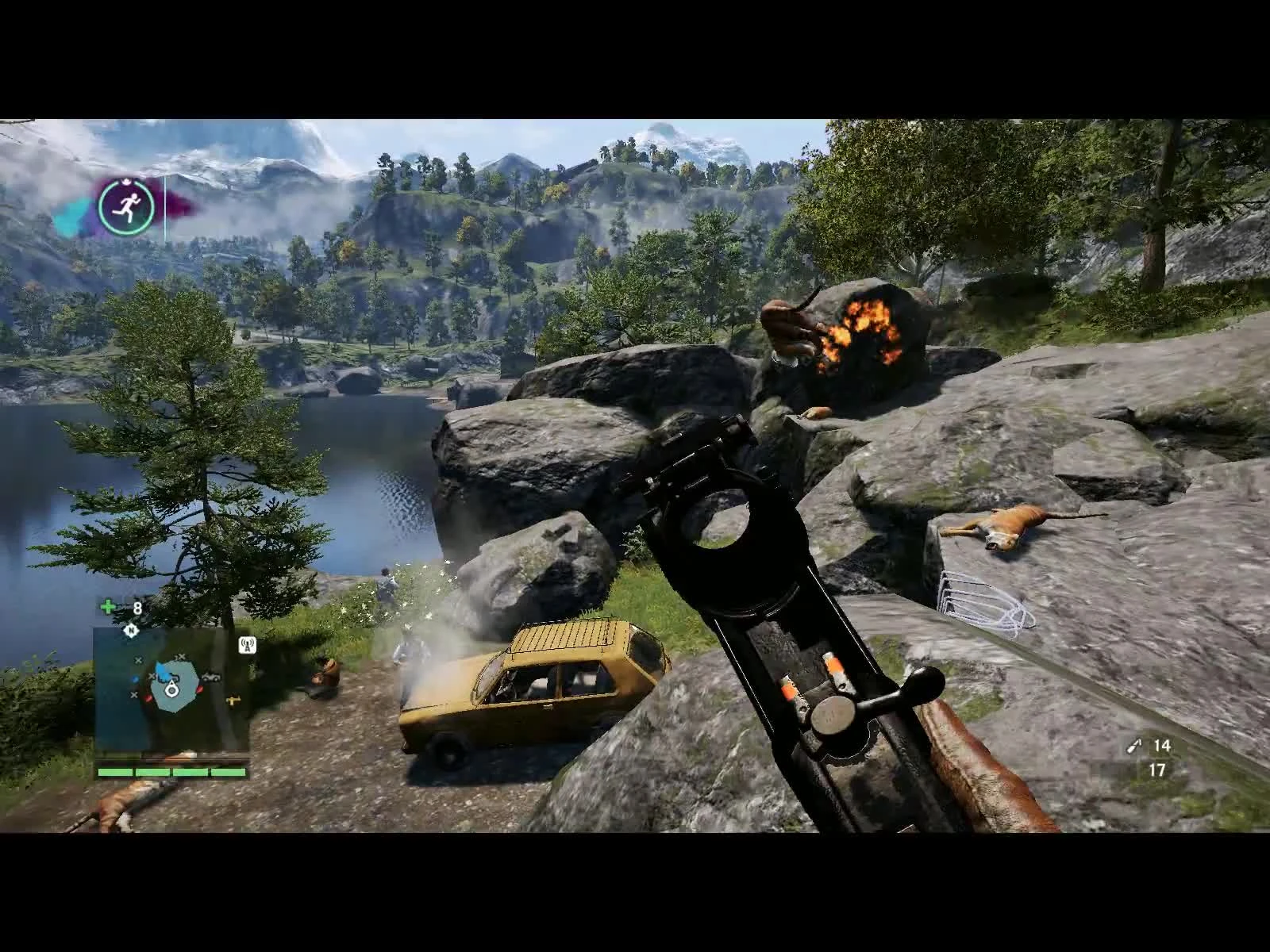Screen dimensions: 1270x952
Task: Click the yellow gyrocopter icon on the minimap
Action: [234, 701]
